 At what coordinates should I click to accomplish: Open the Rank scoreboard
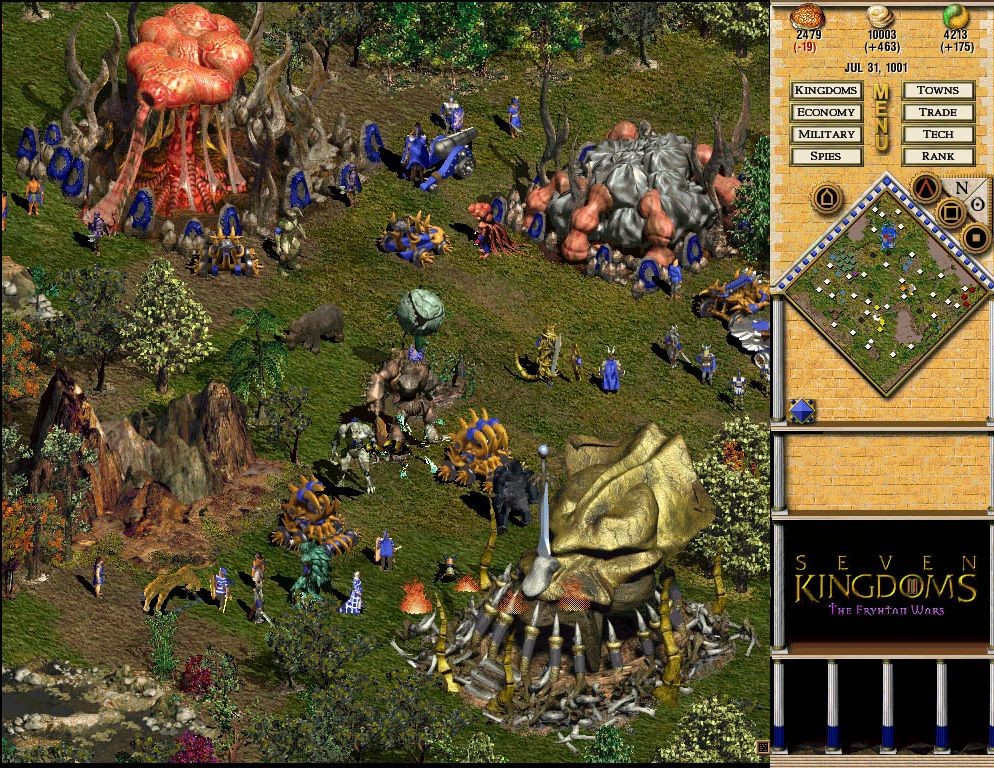click(937, 156)
